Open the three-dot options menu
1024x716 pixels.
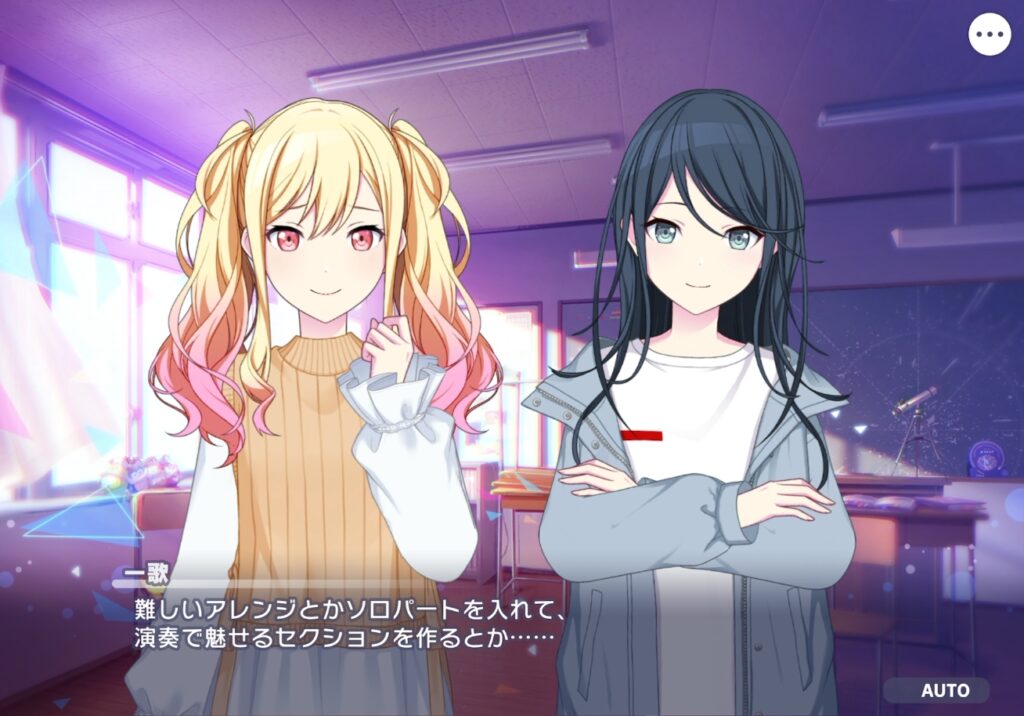[x=989, y=35]
